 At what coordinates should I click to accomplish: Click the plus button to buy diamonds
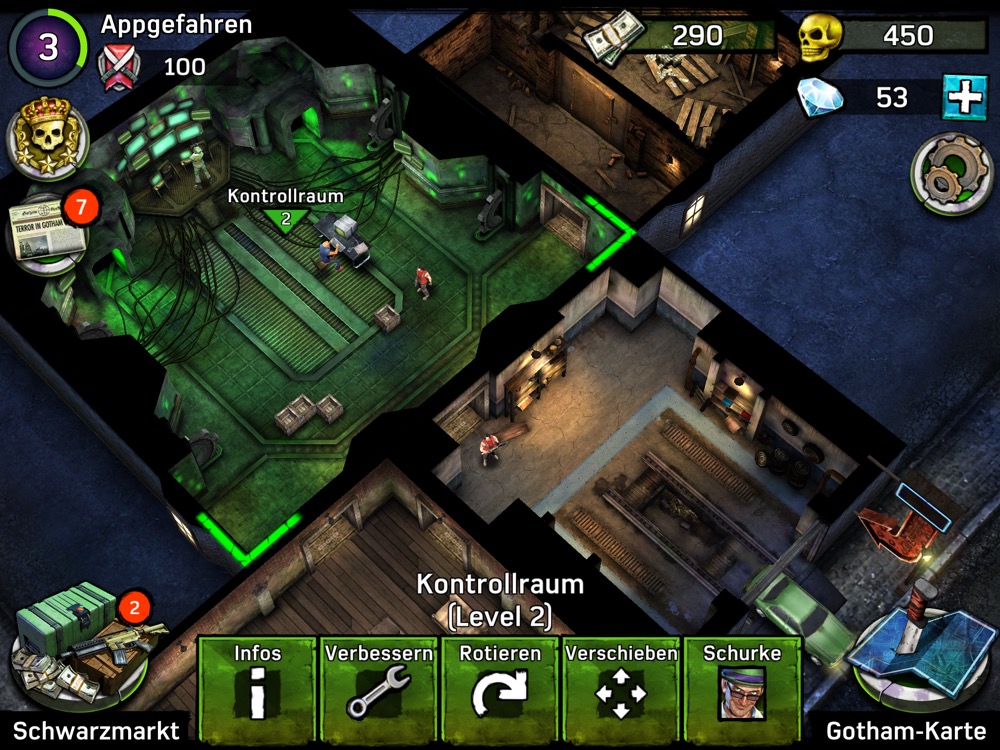[964, 97]
